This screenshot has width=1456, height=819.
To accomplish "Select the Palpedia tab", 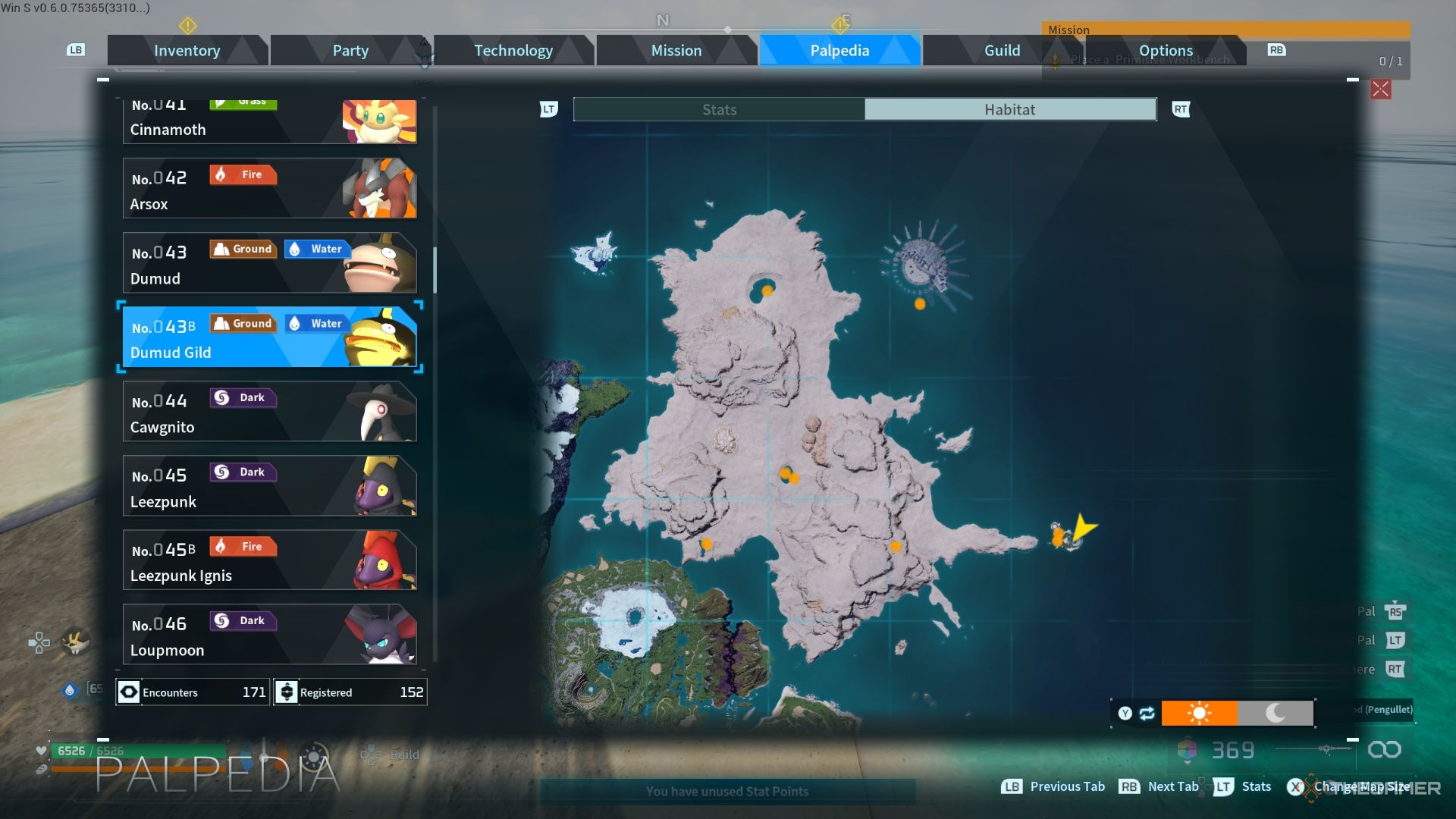I will point(839,51).
